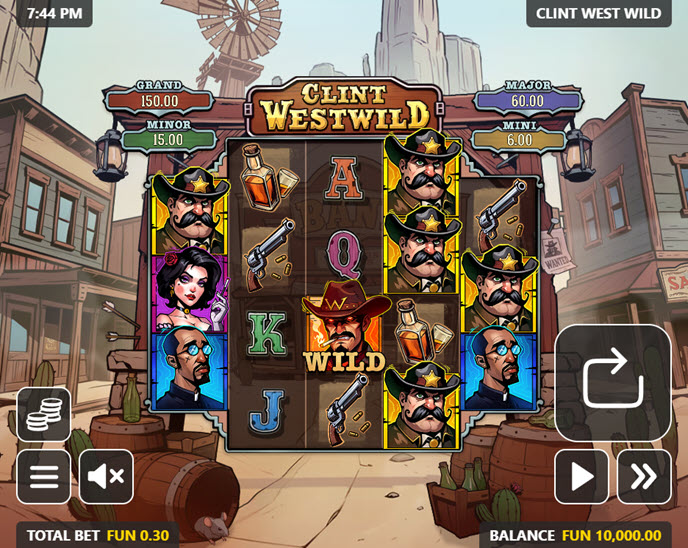Screen dimensions: 688x548
Task: Open bet settings with the coin stack button
Action: click(x=44, y=414)
